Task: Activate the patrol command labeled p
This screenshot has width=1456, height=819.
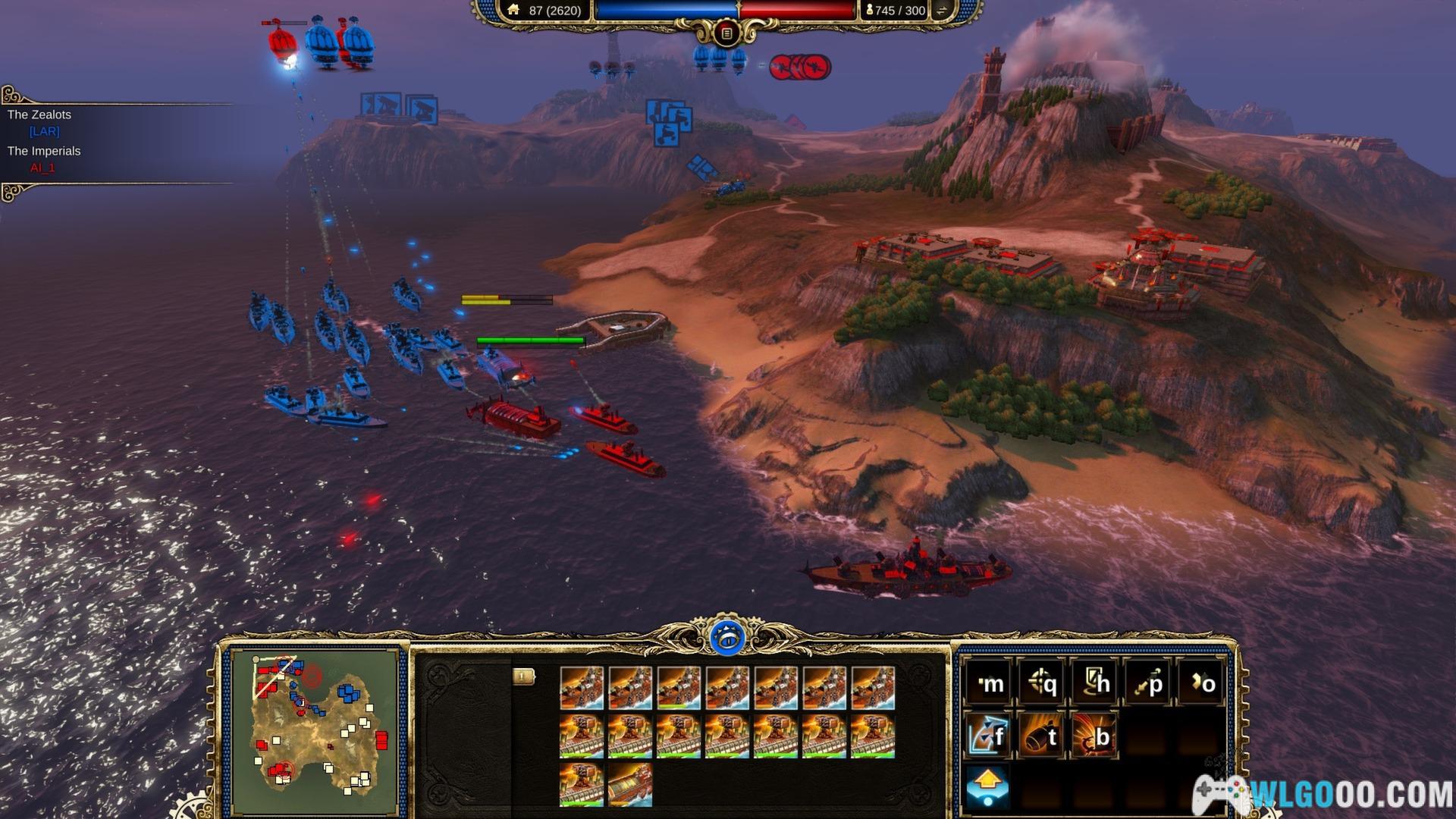Action: point(1148,683)
